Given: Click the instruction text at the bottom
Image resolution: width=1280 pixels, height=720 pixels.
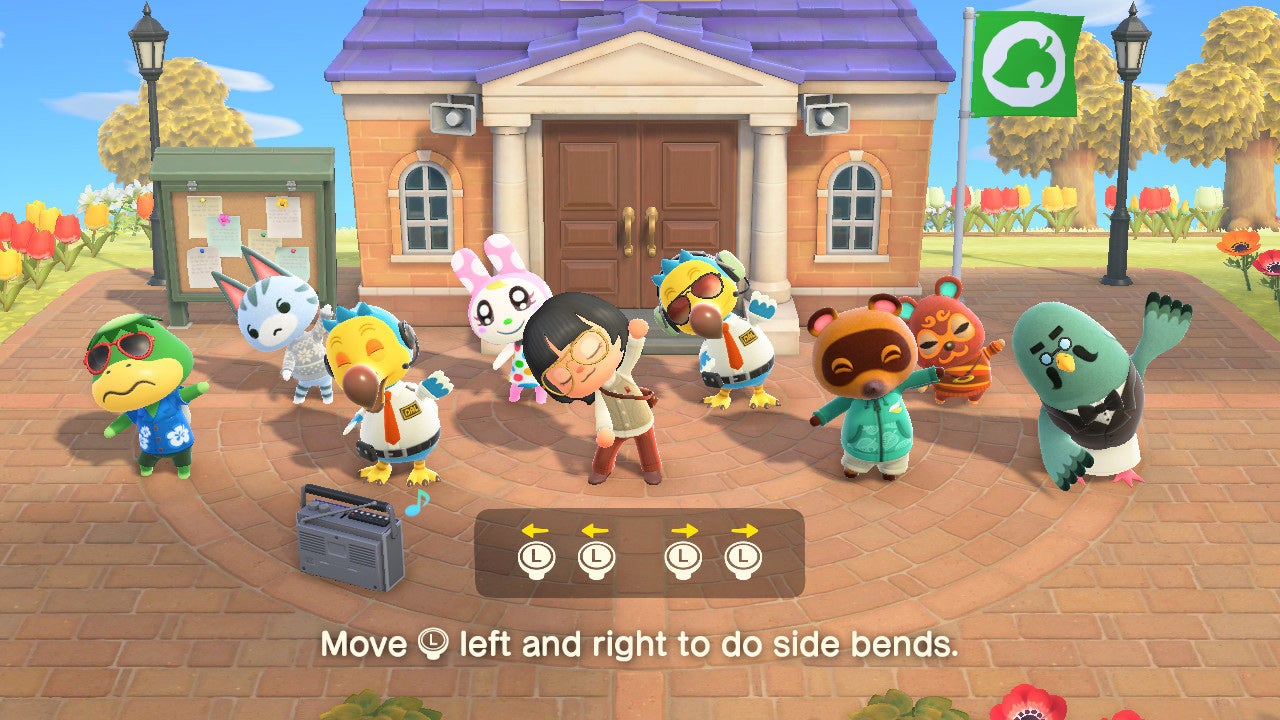Looking at the screenshot, I should point(640,646).
